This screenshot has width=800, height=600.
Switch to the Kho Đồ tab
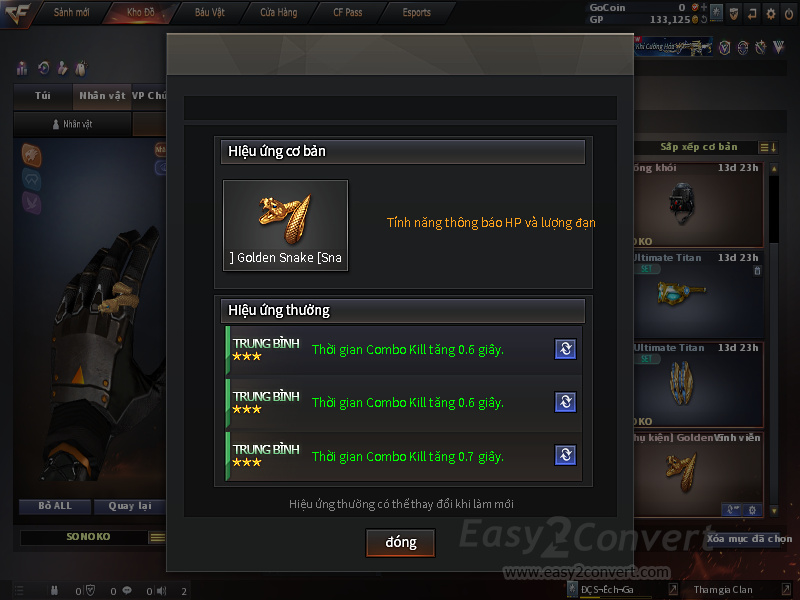click(x=141, y=13)
